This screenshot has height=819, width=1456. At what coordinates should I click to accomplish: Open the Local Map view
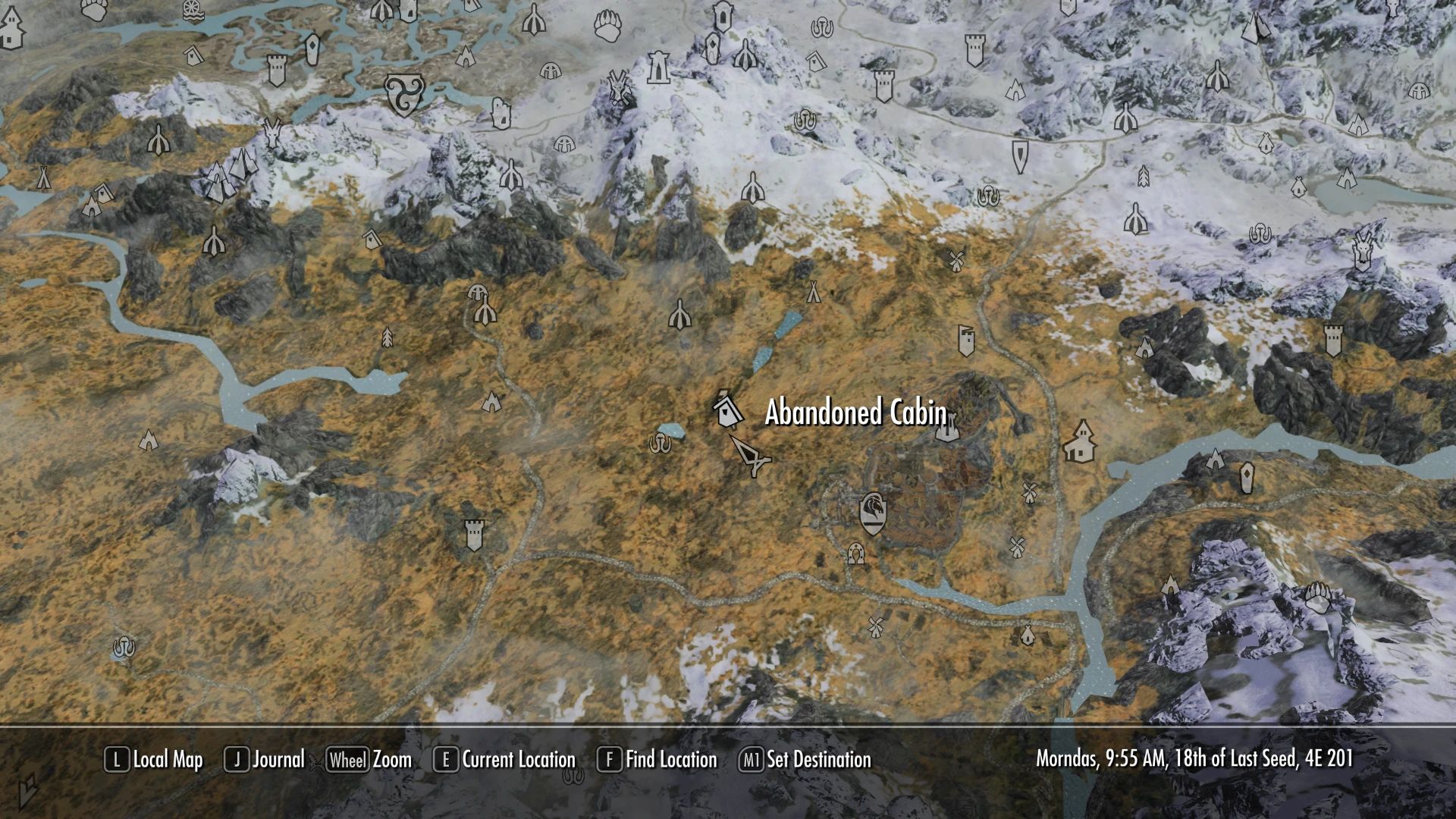(155, 760)
